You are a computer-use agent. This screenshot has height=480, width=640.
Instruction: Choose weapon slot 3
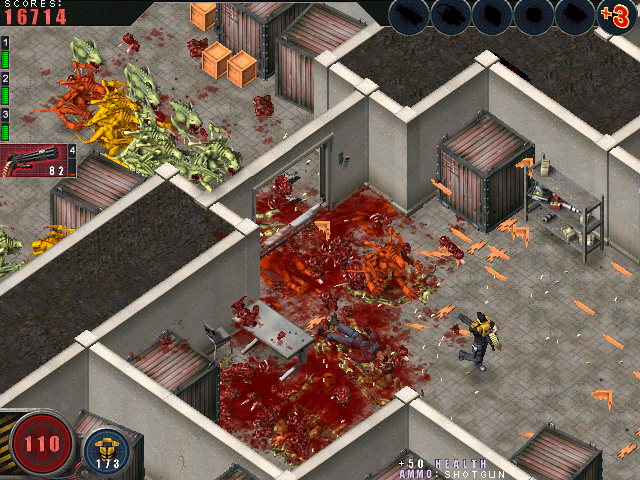pyautogui.click(x=5, y=126)
